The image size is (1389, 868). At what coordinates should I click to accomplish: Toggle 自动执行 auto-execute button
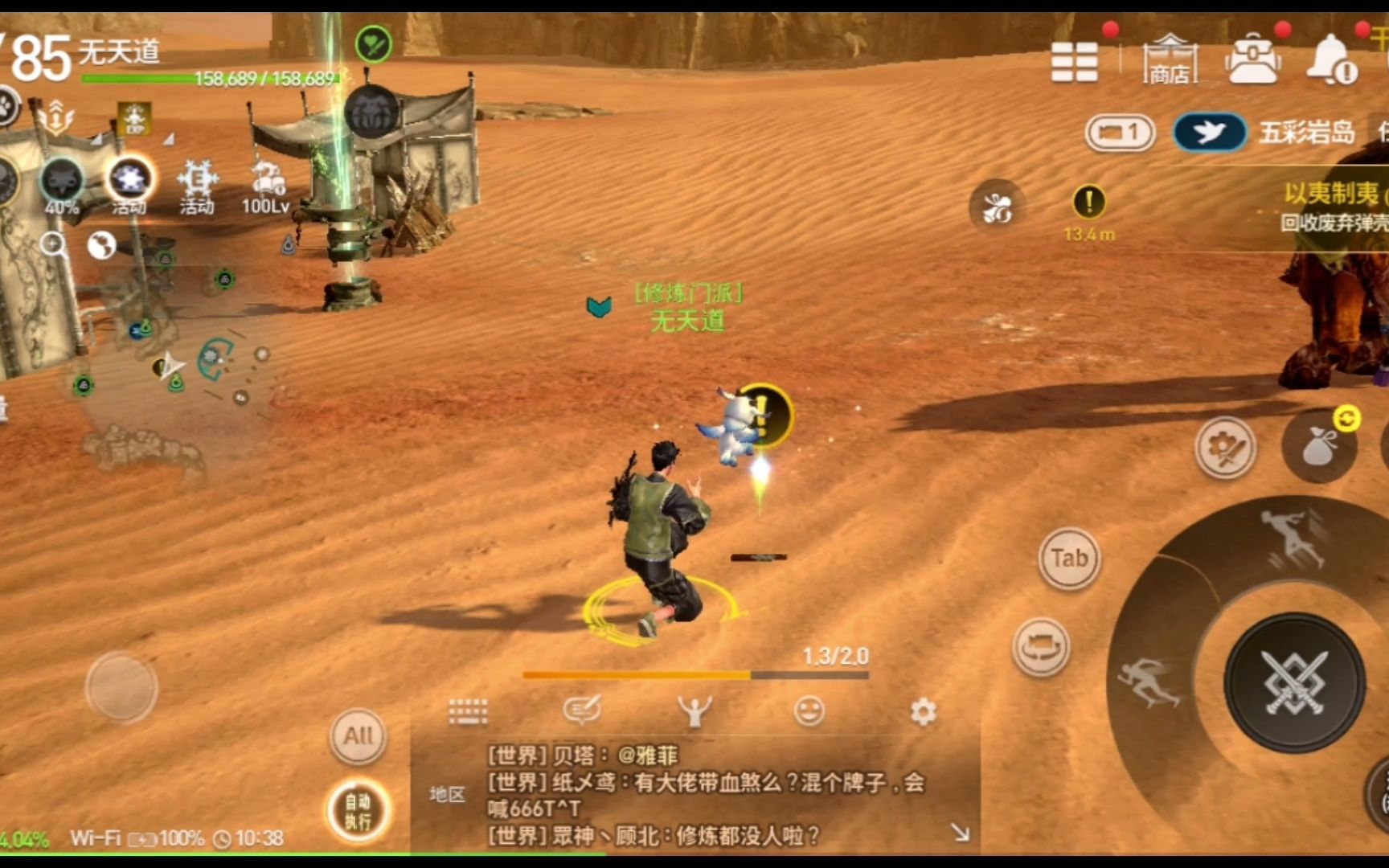[x=359, y=810]
